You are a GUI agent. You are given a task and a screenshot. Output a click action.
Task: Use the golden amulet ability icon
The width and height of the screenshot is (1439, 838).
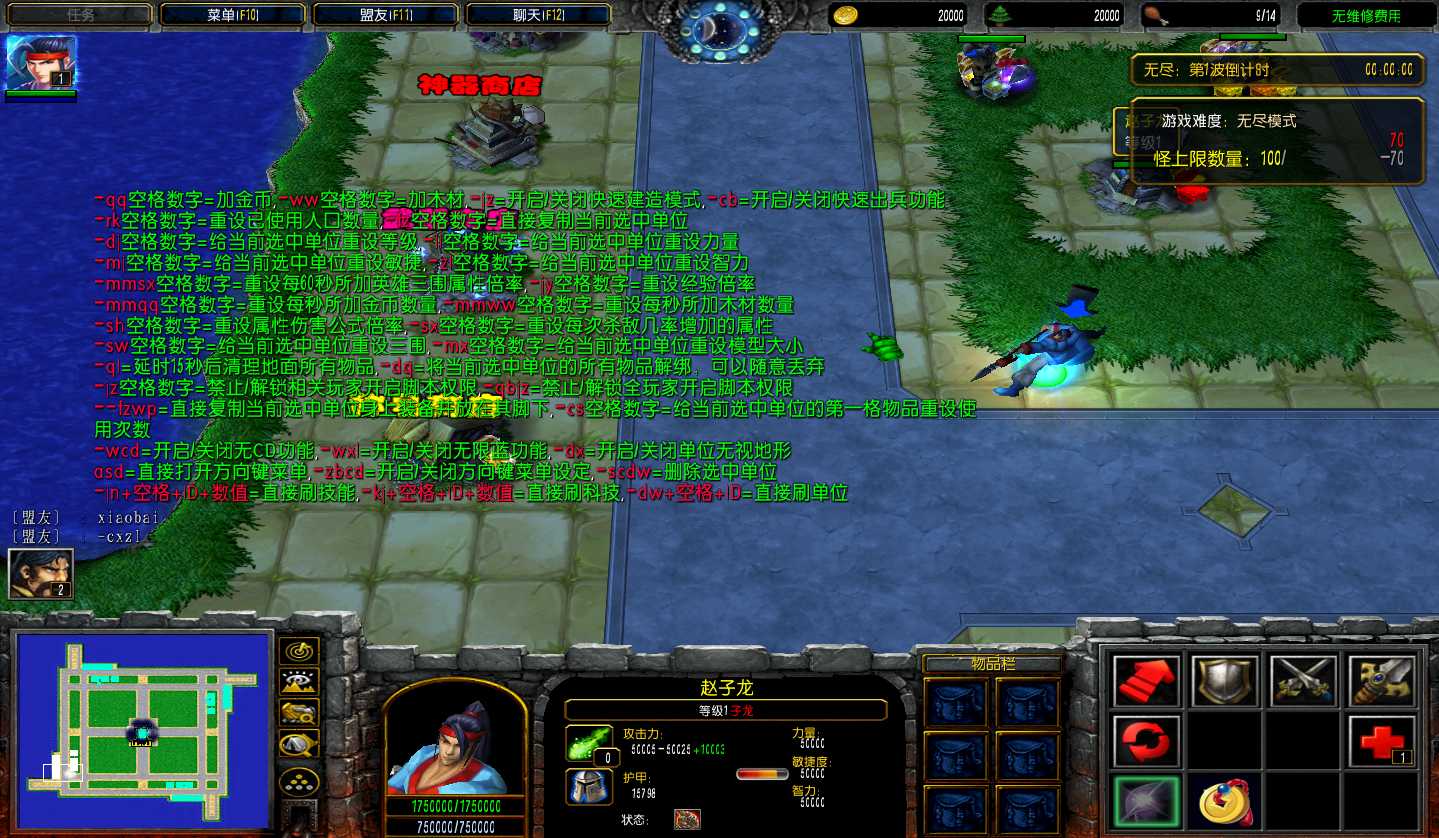[x=1224, y=800]
